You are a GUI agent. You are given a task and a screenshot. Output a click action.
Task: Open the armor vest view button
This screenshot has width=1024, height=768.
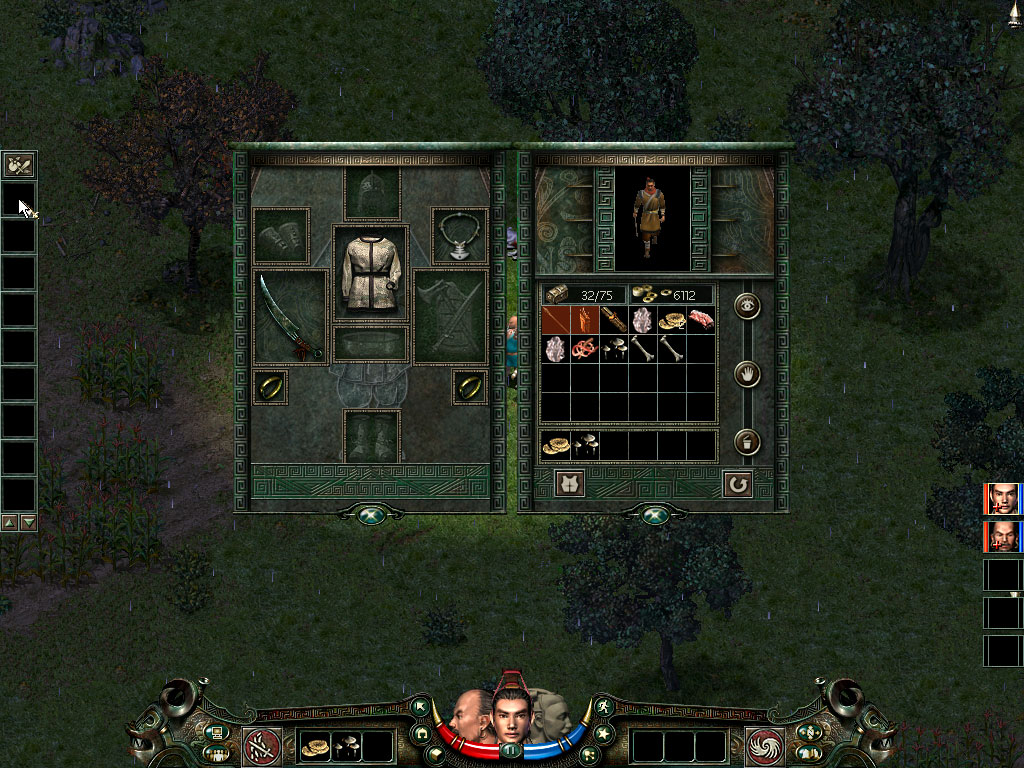[x=570, y=484]
